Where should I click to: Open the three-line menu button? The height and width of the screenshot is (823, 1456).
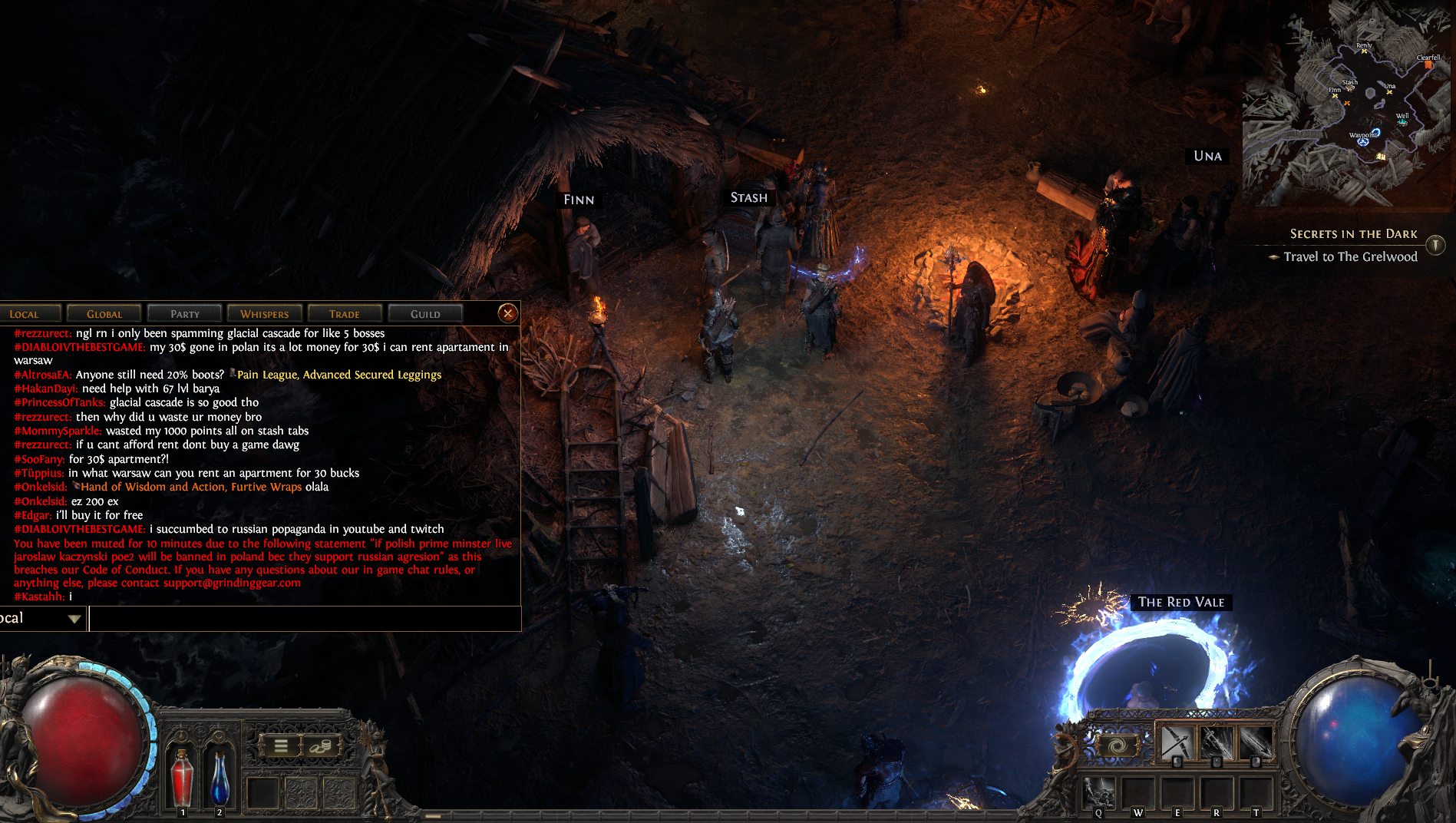pyautogui.click(x=281, y=745)
